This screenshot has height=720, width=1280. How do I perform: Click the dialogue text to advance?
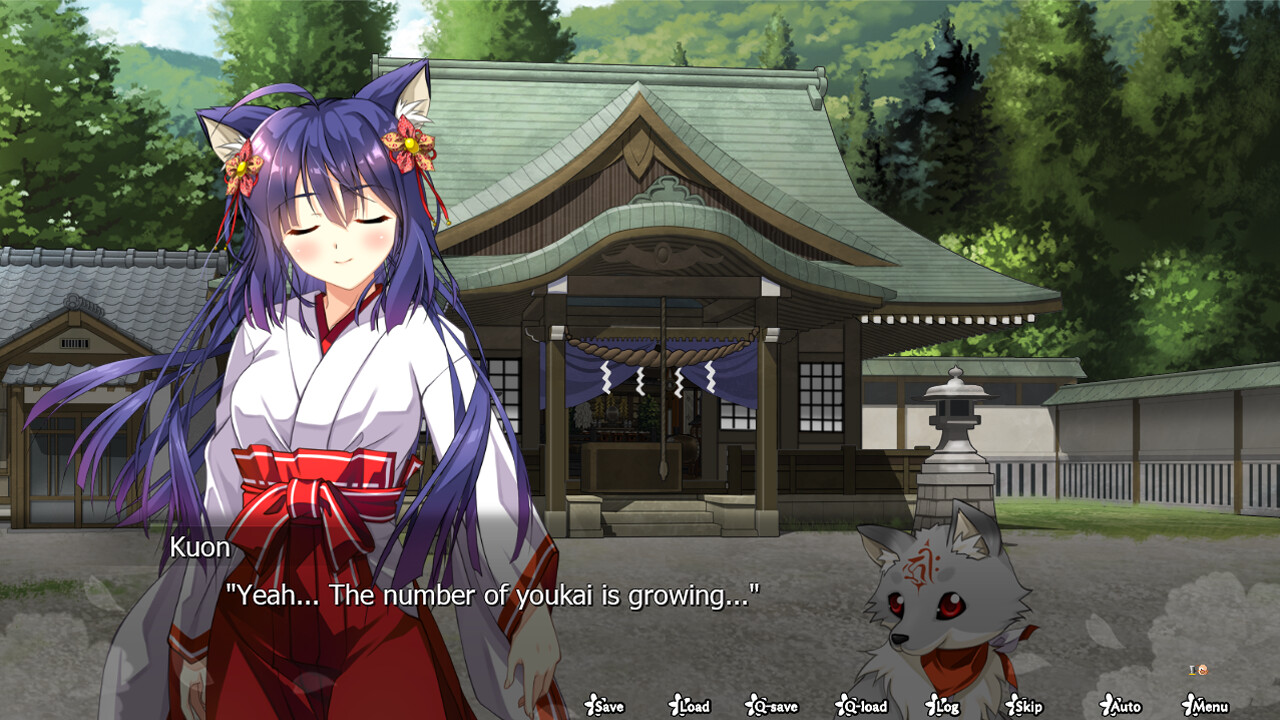495,597
